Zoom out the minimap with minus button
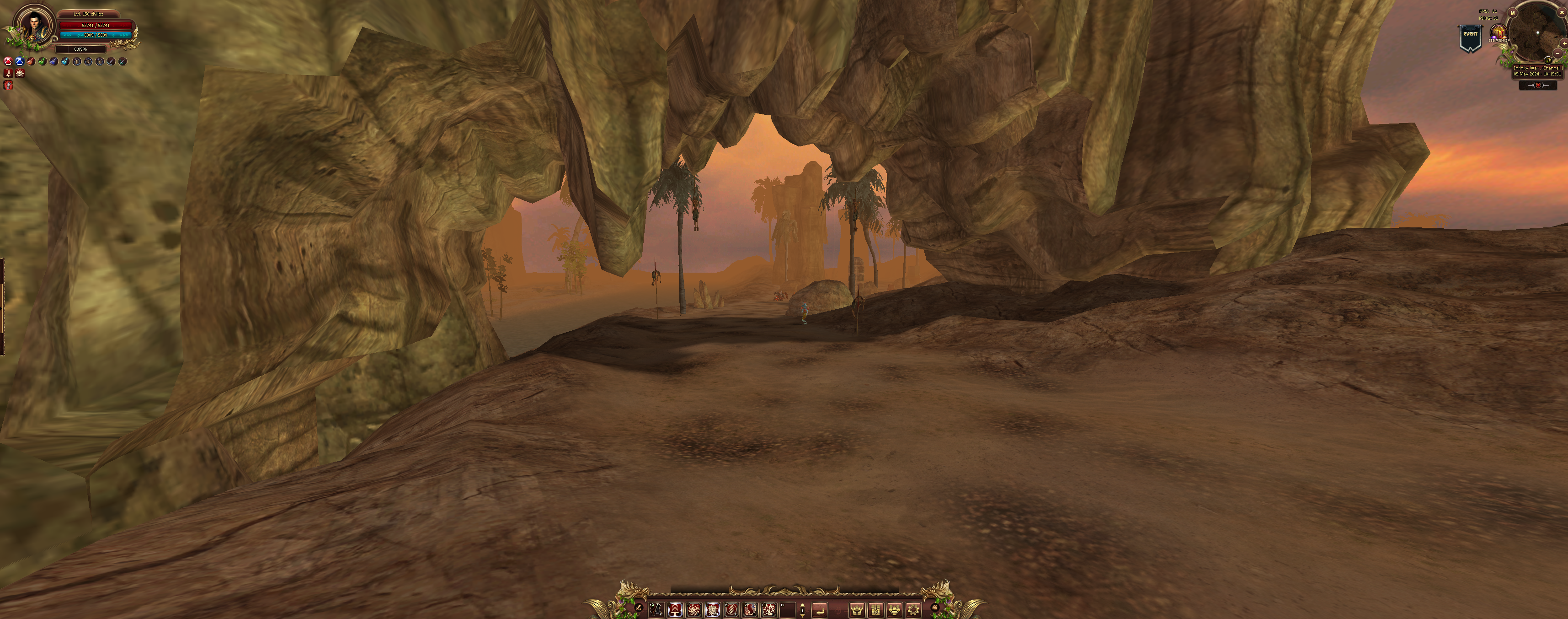This screenshot has width=1568, height=619. (x=1557, y=53)
